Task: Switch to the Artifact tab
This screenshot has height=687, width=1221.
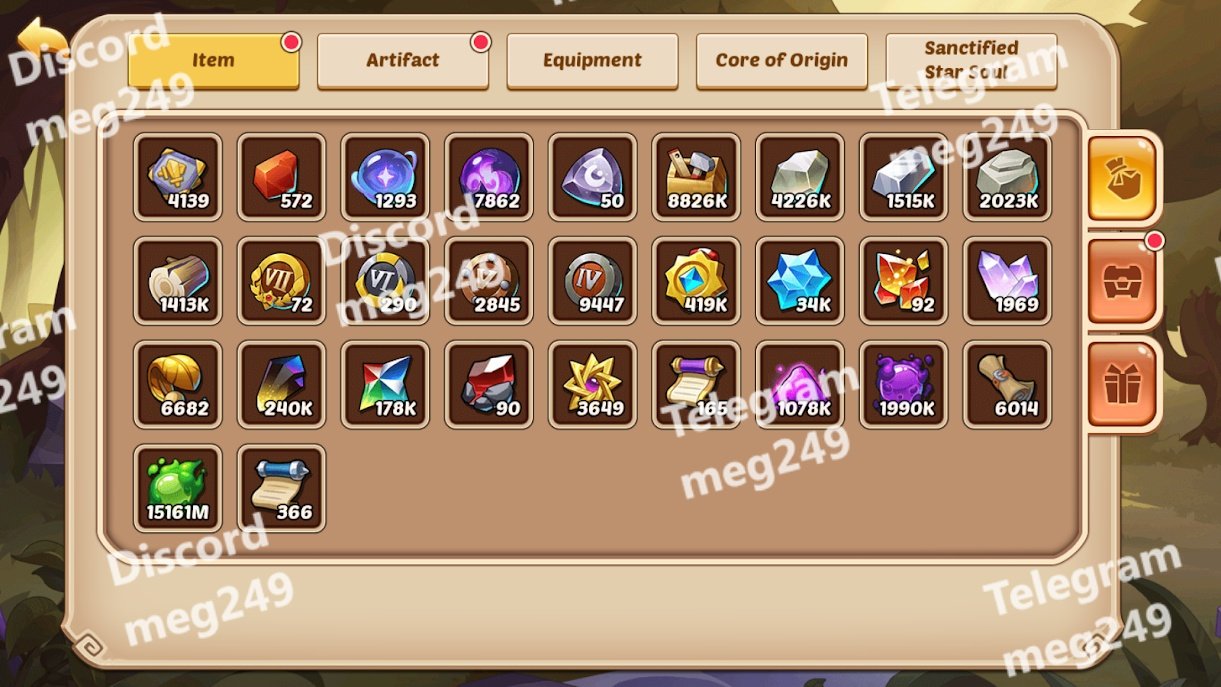Action: [402, 61]
